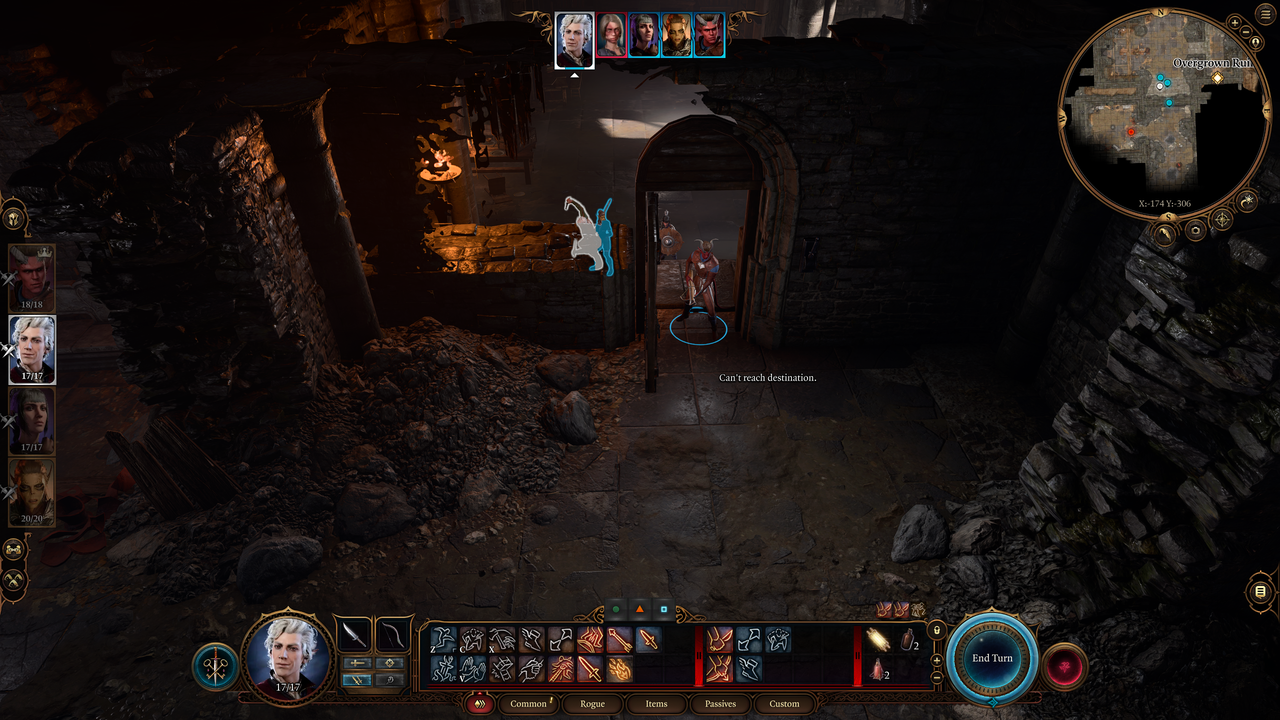This screenshot has width=1280, height=720.
Task: Show the Items hotbar tab
Action: (x=656, y=704)
